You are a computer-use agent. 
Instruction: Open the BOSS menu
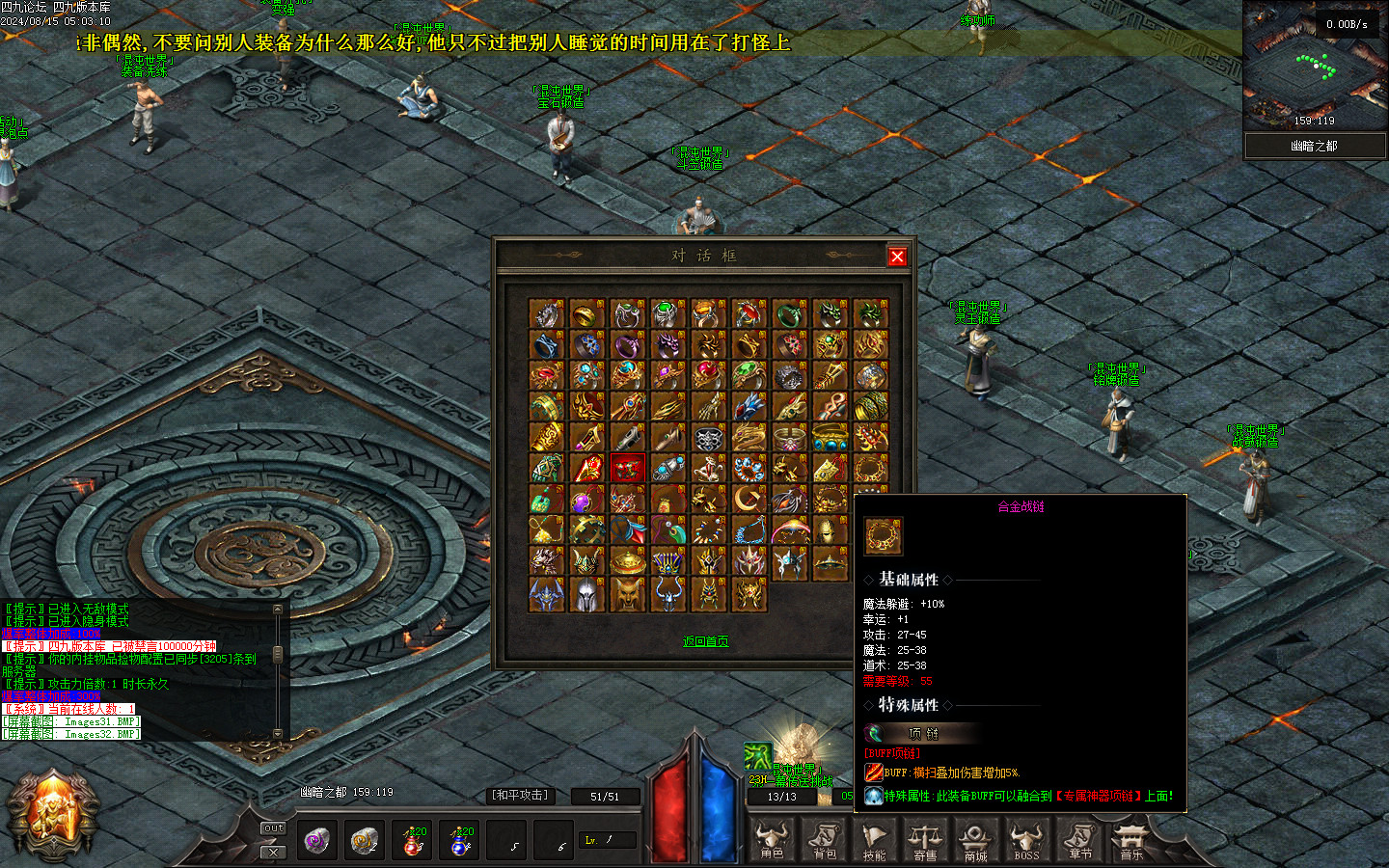pos(1026,840)
